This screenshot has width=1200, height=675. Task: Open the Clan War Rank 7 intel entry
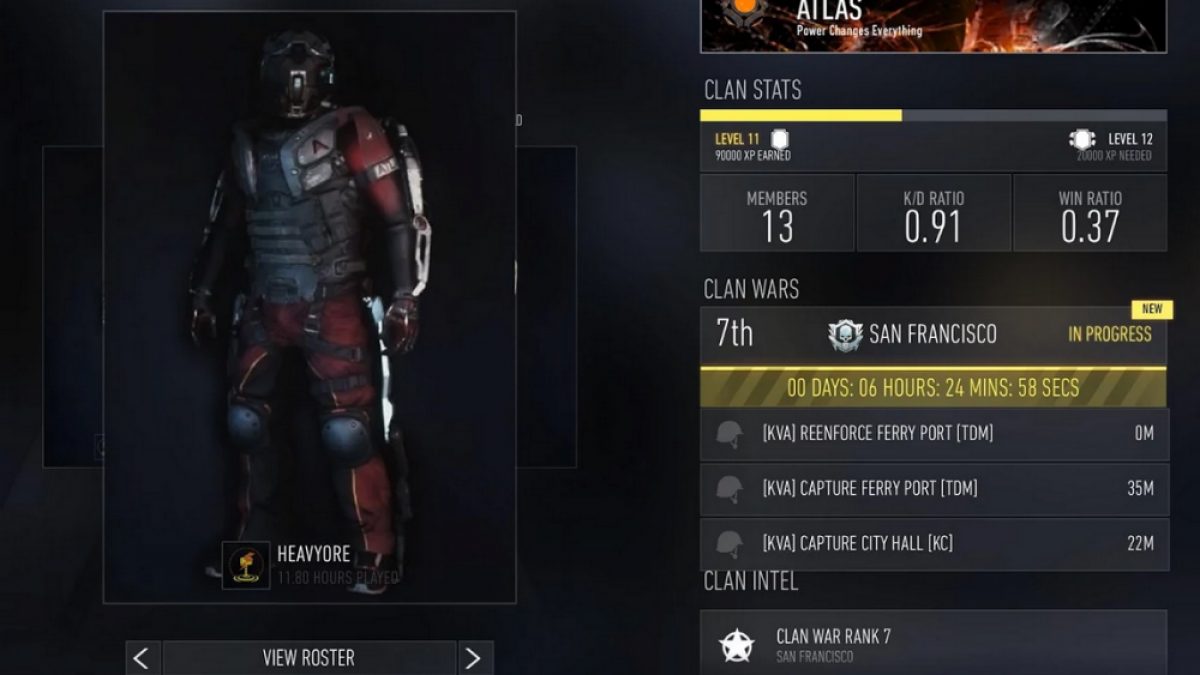point(932,643)
